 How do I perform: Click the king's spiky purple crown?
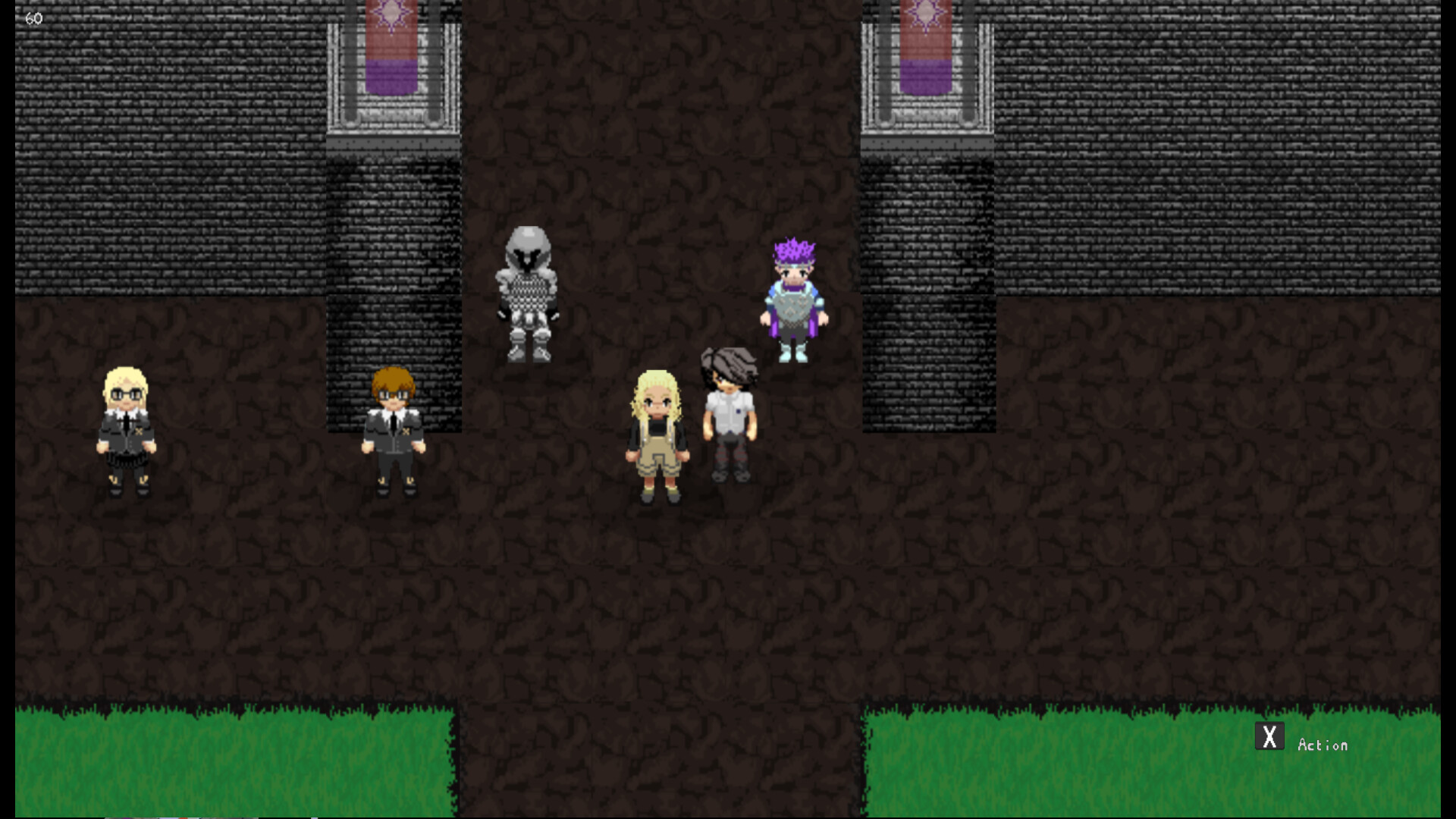(x=793, y=252)
